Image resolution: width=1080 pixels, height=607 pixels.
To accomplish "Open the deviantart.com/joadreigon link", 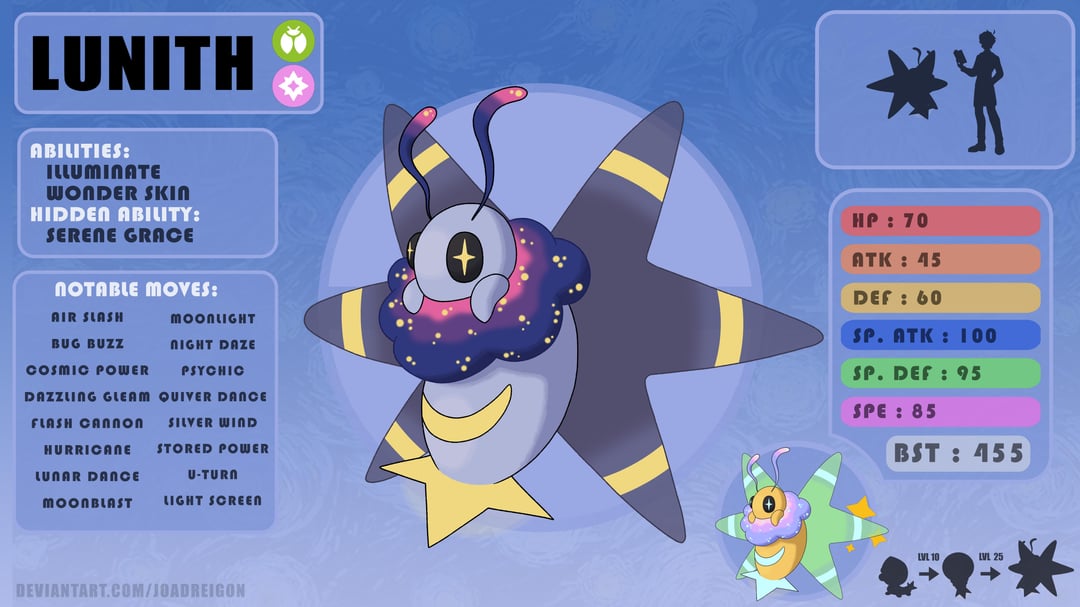I will (x=130, y=591).
